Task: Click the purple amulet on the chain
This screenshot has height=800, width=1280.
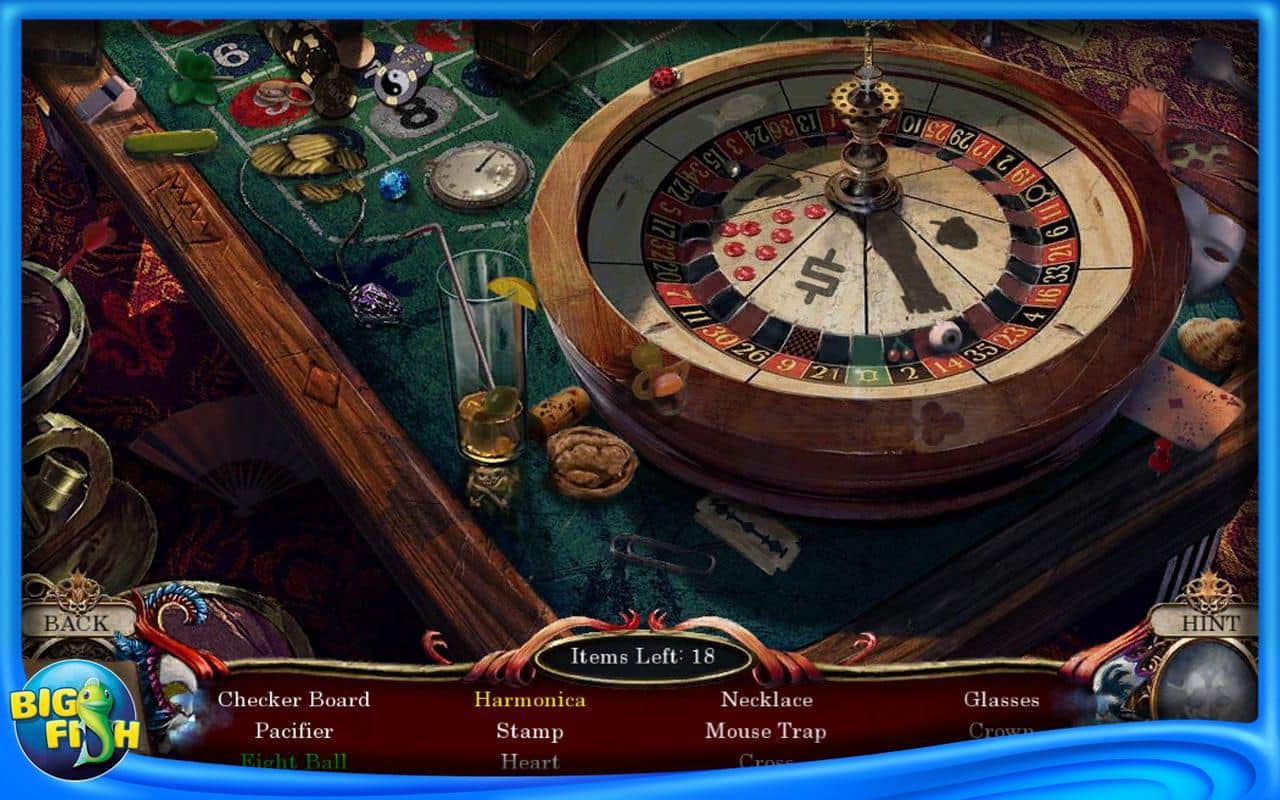Action: coord(376,300)
